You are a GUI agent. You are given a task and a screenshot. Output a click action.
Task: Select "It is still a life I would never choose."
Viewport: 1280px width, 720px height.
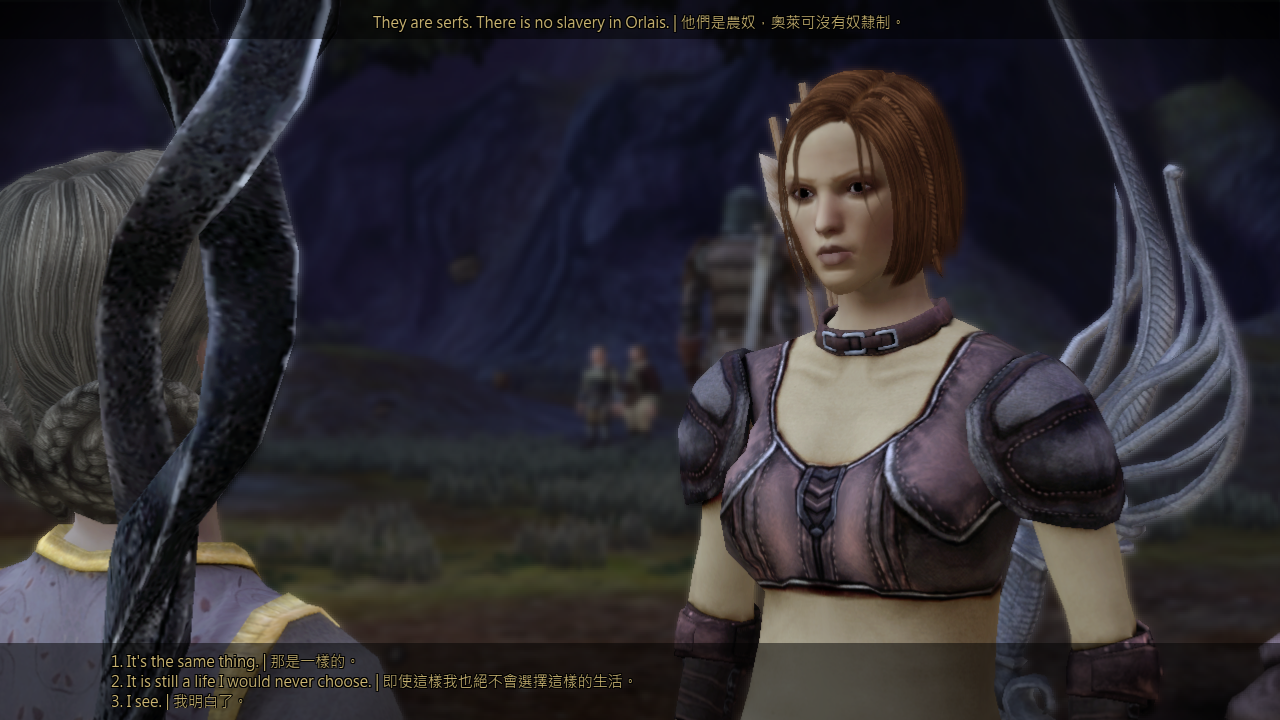click(372, 682)
